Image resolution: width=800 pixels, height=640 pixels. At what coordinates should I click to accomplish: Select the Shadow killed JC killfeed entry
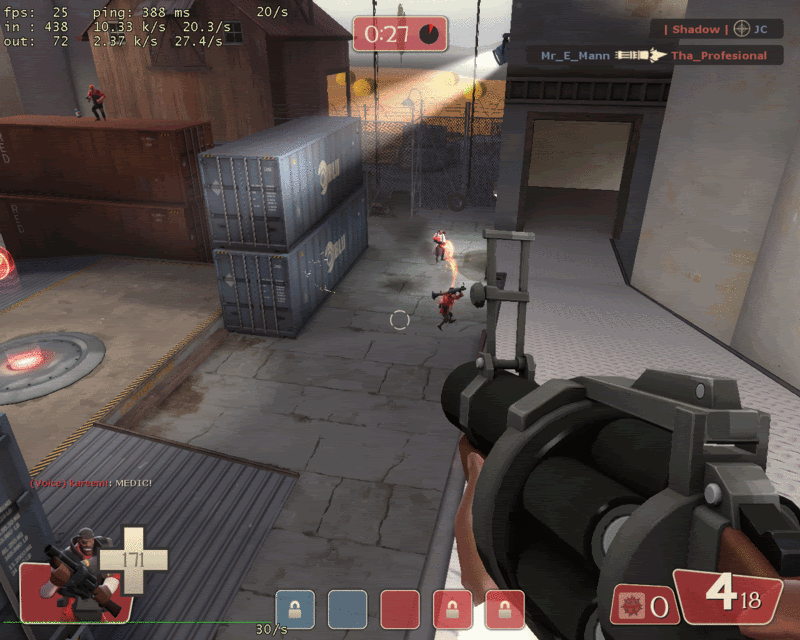(x=716, y=29)
